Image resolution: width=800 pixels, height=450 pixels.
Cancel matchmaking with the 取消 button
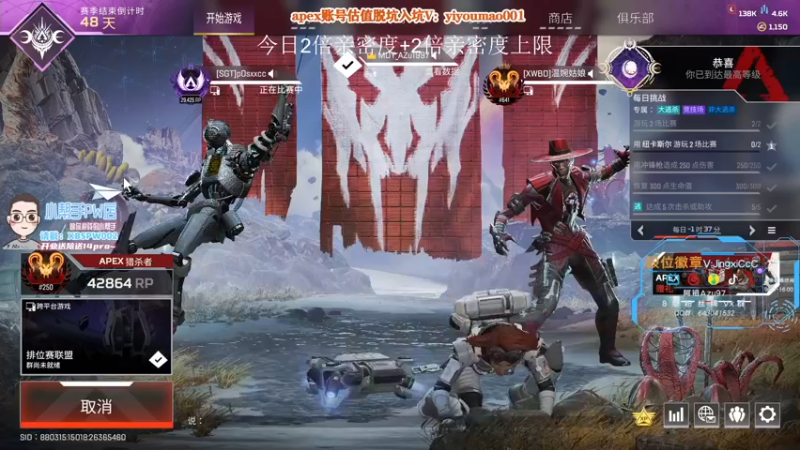coord(96,406)
